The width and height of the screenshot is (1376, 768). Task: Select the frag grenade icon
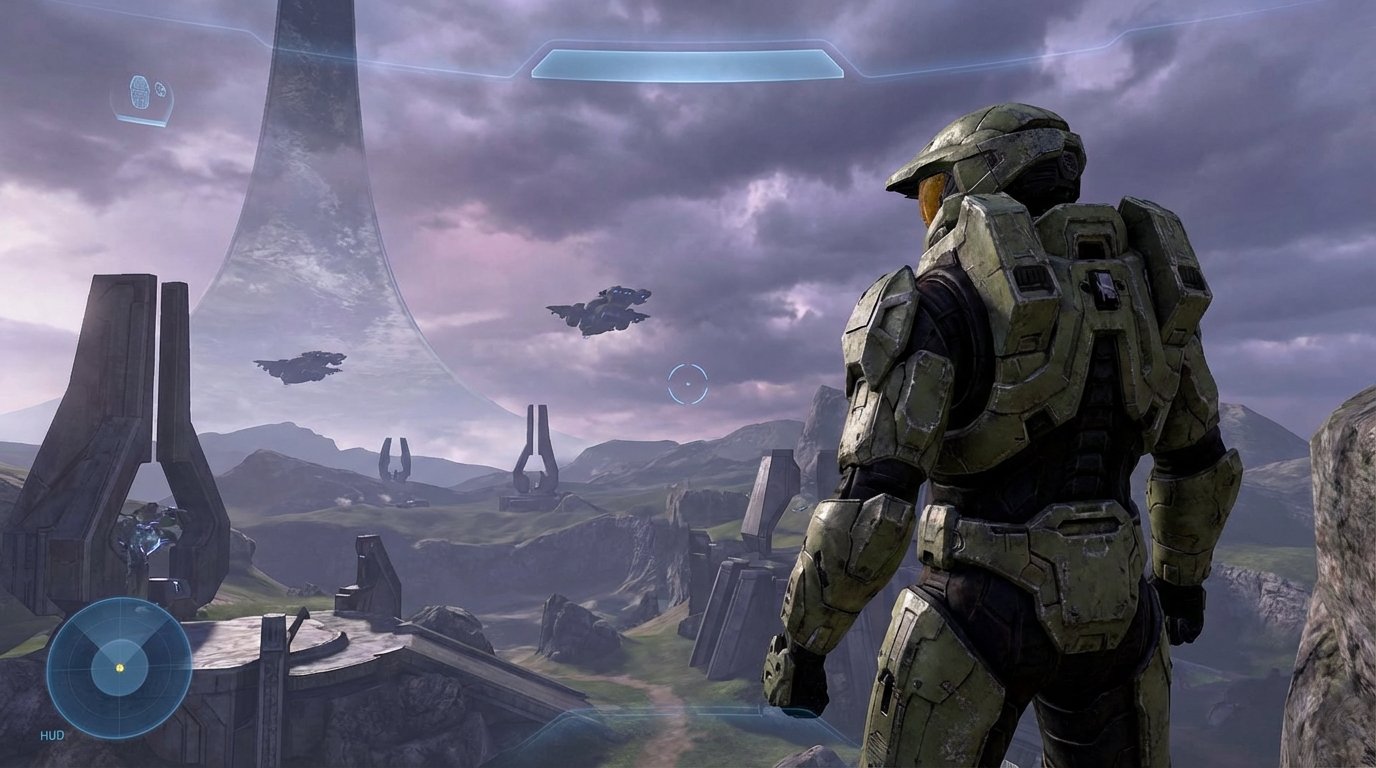140,92
